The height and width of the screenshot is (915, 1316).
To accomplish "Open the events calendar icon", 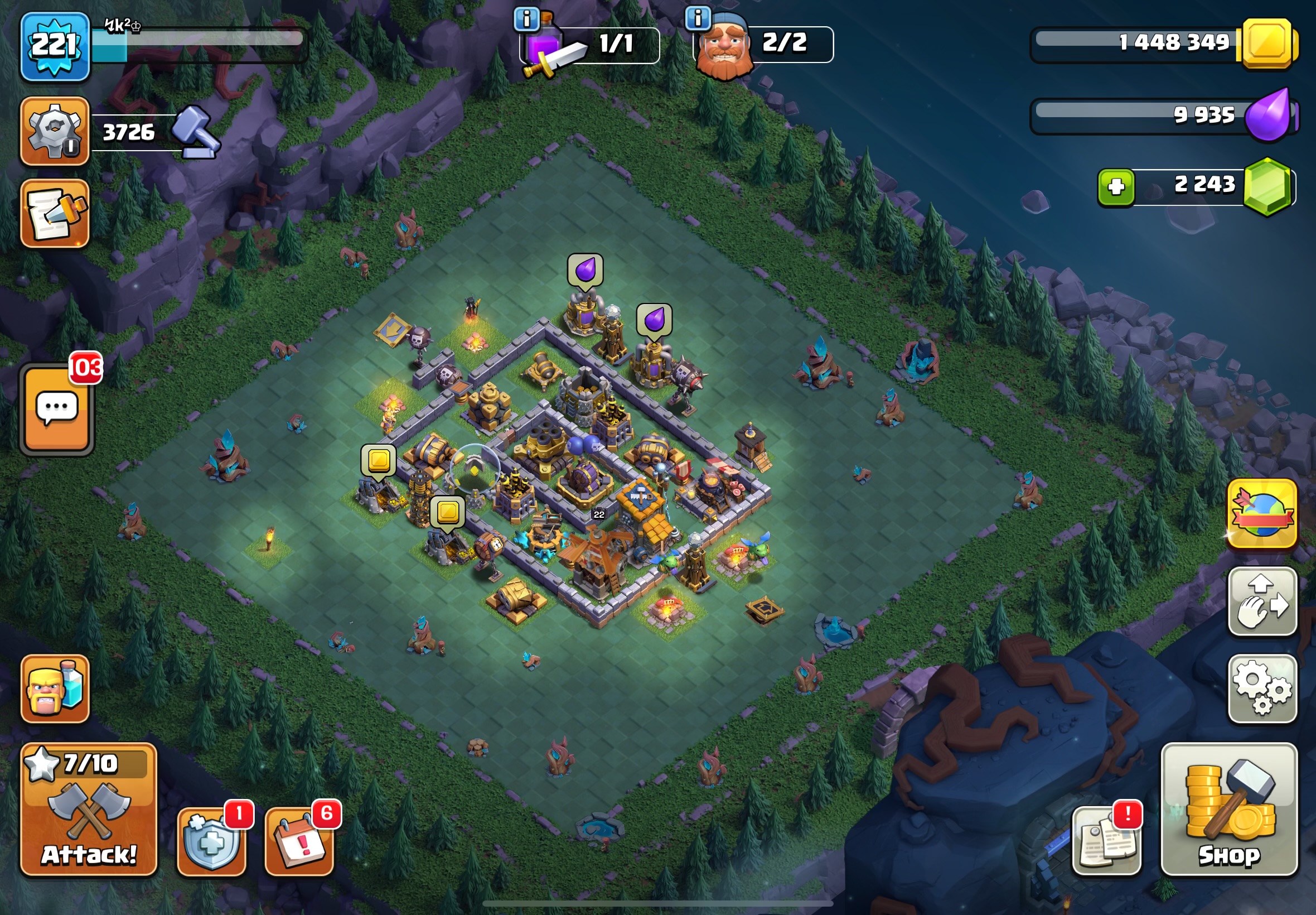I will click(x=299, y=841).
